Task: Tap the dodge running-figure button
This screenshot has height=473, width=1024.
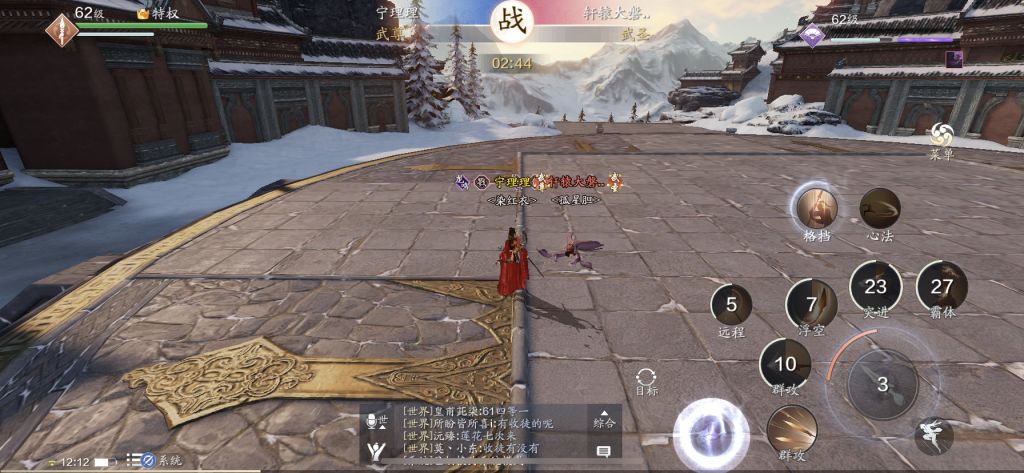Action: [x=933, y=435]
